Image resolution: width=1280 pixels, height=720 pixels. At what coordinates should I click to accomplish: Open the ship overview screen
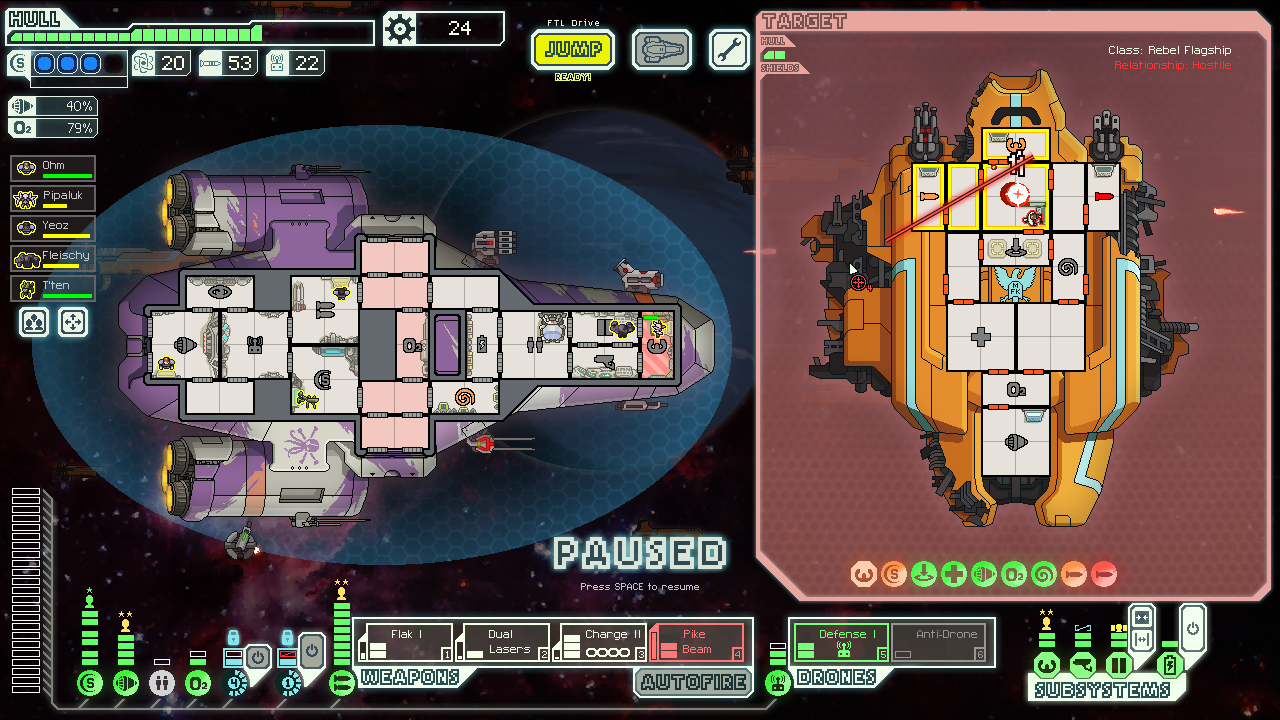(x=661, y=49)
